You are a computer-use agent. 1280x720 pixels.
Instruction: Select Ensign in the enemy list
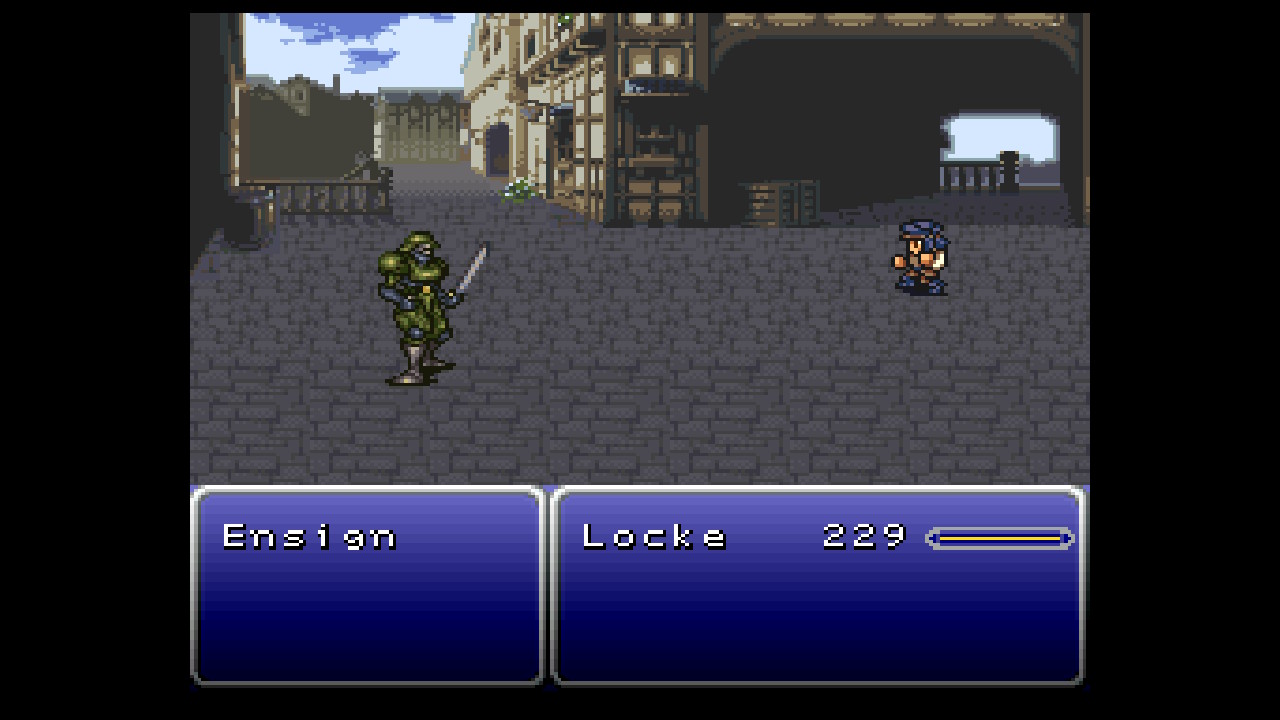point(309,537)
